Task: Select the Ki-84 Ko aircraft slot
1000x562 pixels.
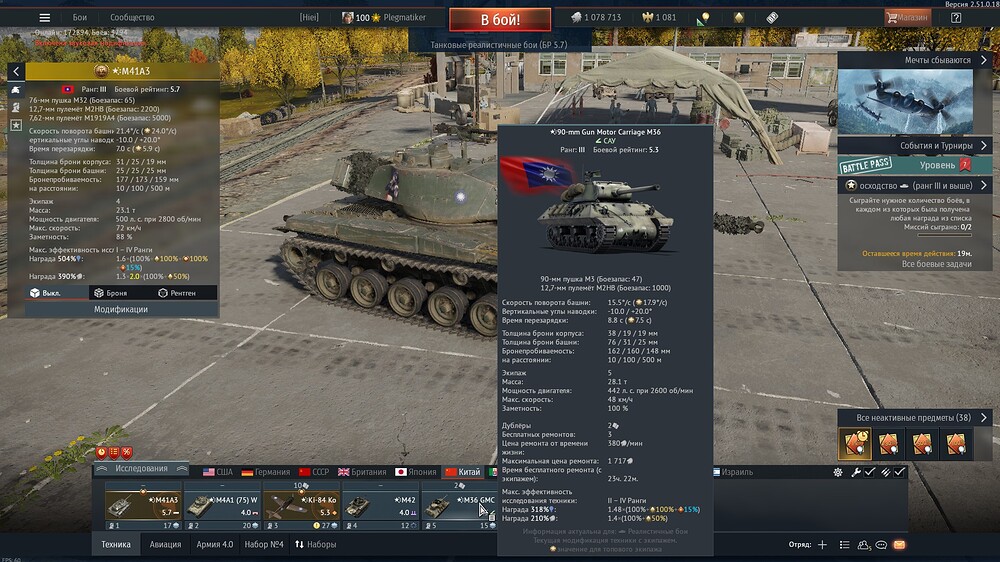Action: coord(302,506)
